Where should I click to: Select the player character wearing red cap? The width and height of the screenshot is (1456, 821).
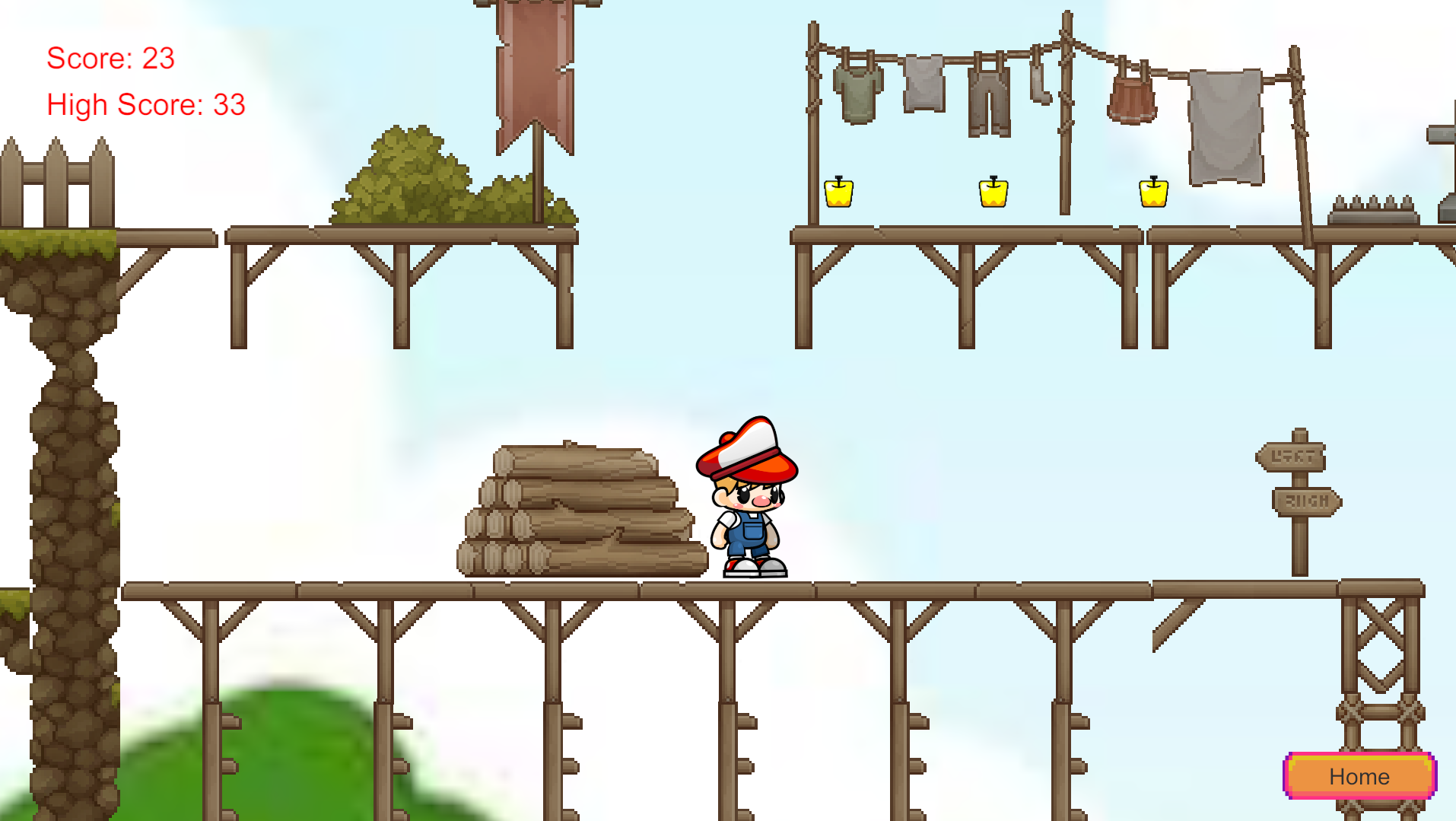[747, 498]
